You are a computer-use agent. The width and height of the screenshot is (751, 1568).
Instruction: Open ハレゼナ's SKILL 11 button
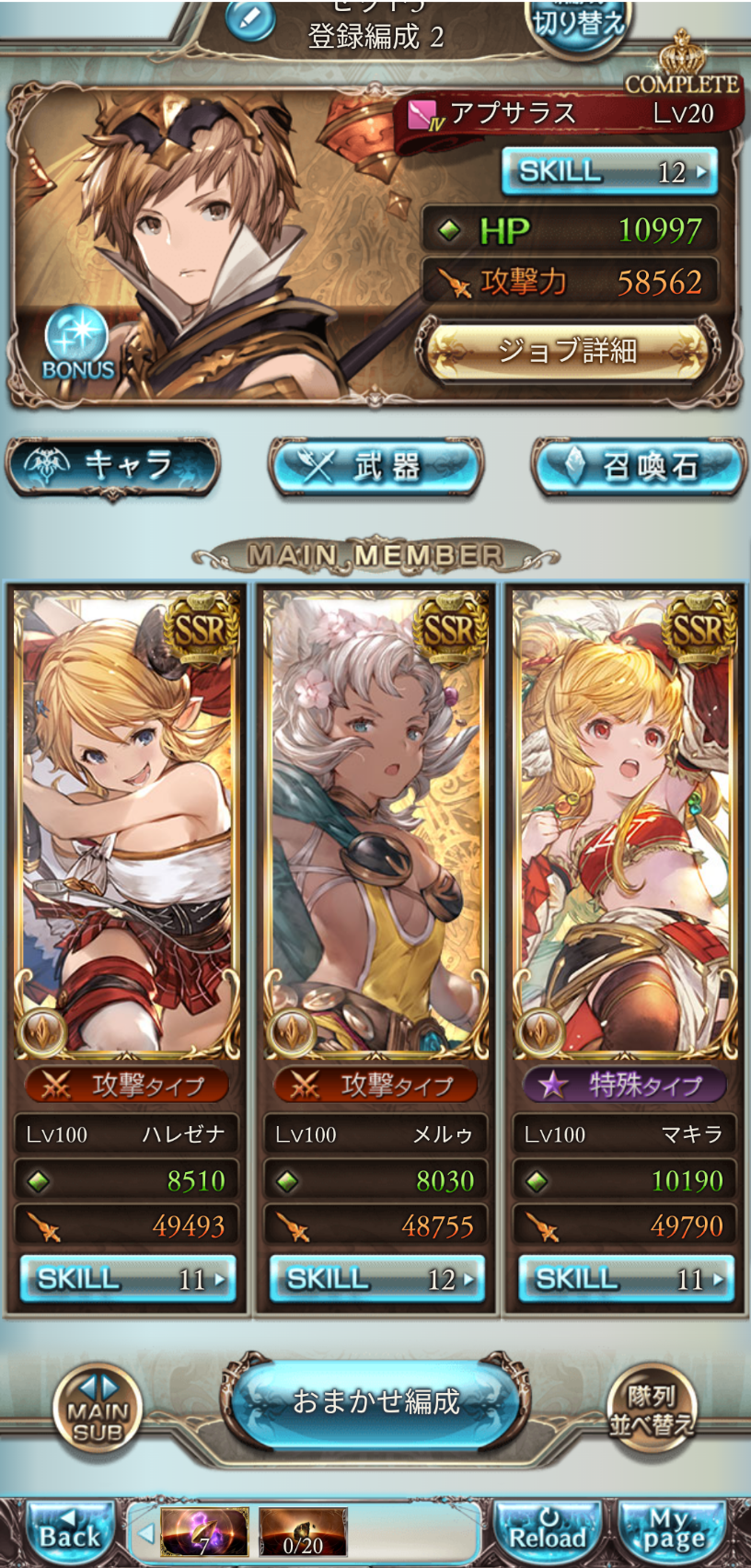tap(127, 1279)
